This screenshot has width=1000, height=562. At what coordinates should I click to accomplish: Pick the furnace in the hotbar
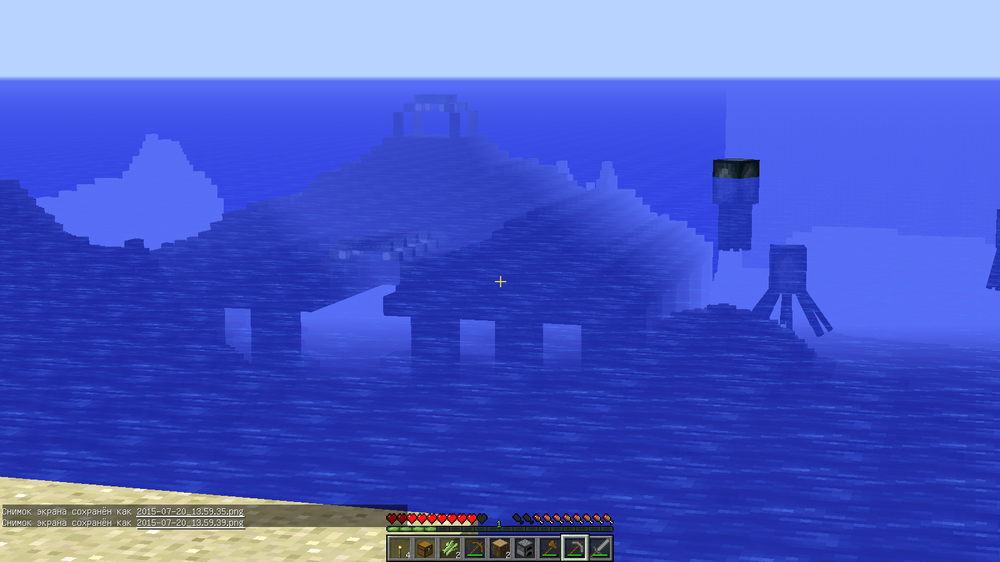pyautogui.click(x=524, y=548)
